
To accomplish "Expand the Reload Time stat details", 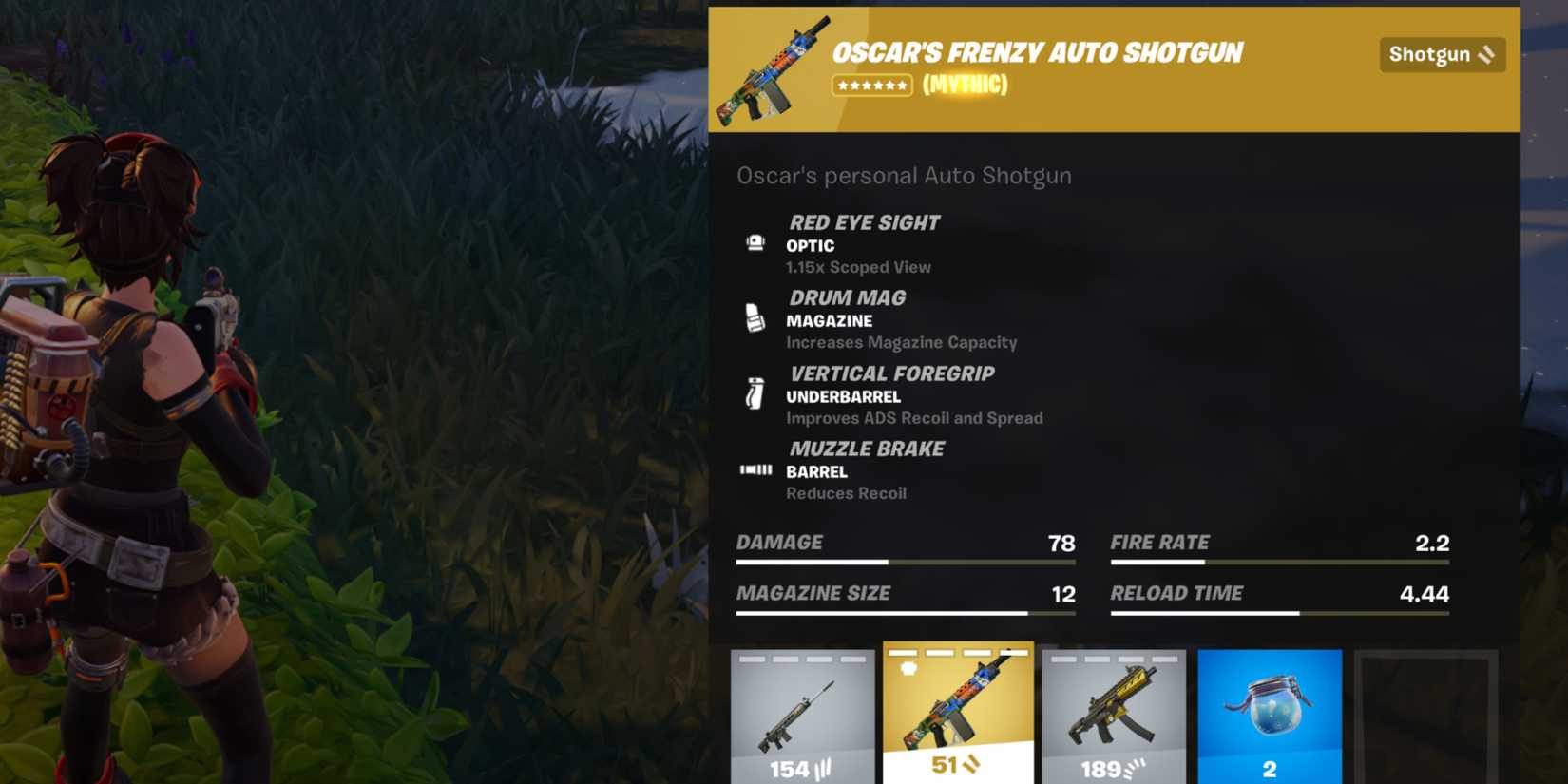I will (1280, 602).
